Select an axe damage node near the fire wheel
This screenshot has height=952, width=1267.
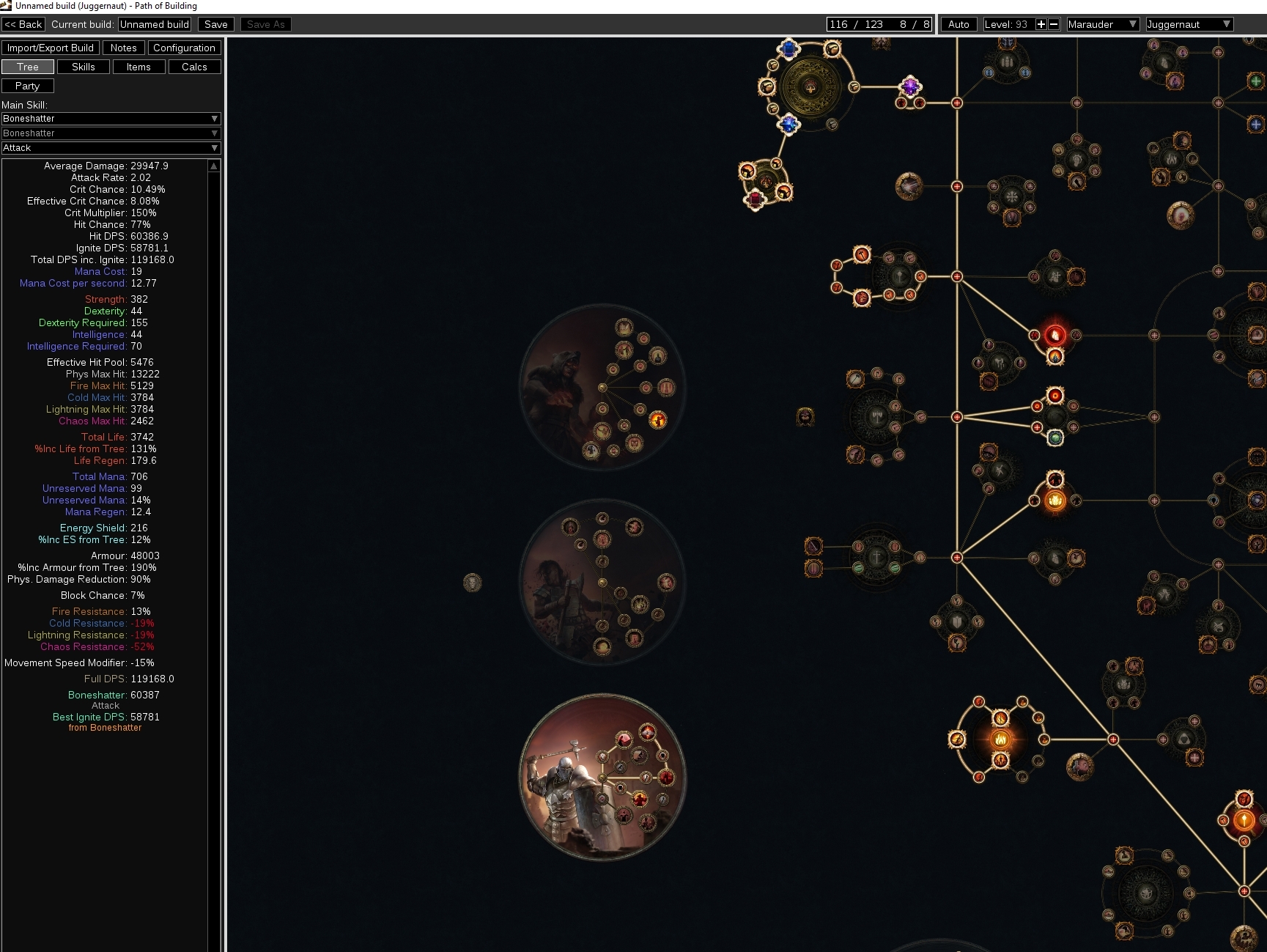958,739
